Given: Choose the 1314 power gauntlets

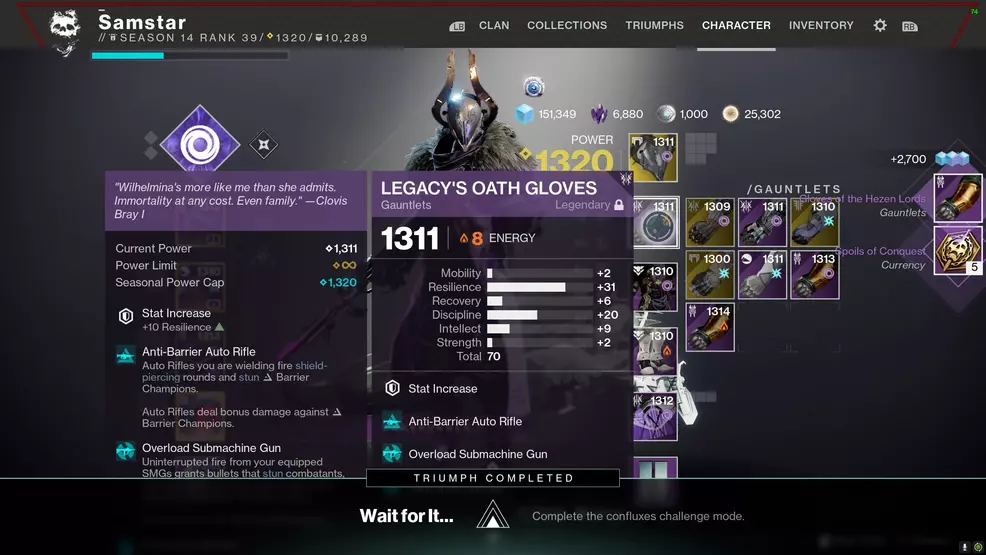Looking at the screenshot, I should [711, 326].
